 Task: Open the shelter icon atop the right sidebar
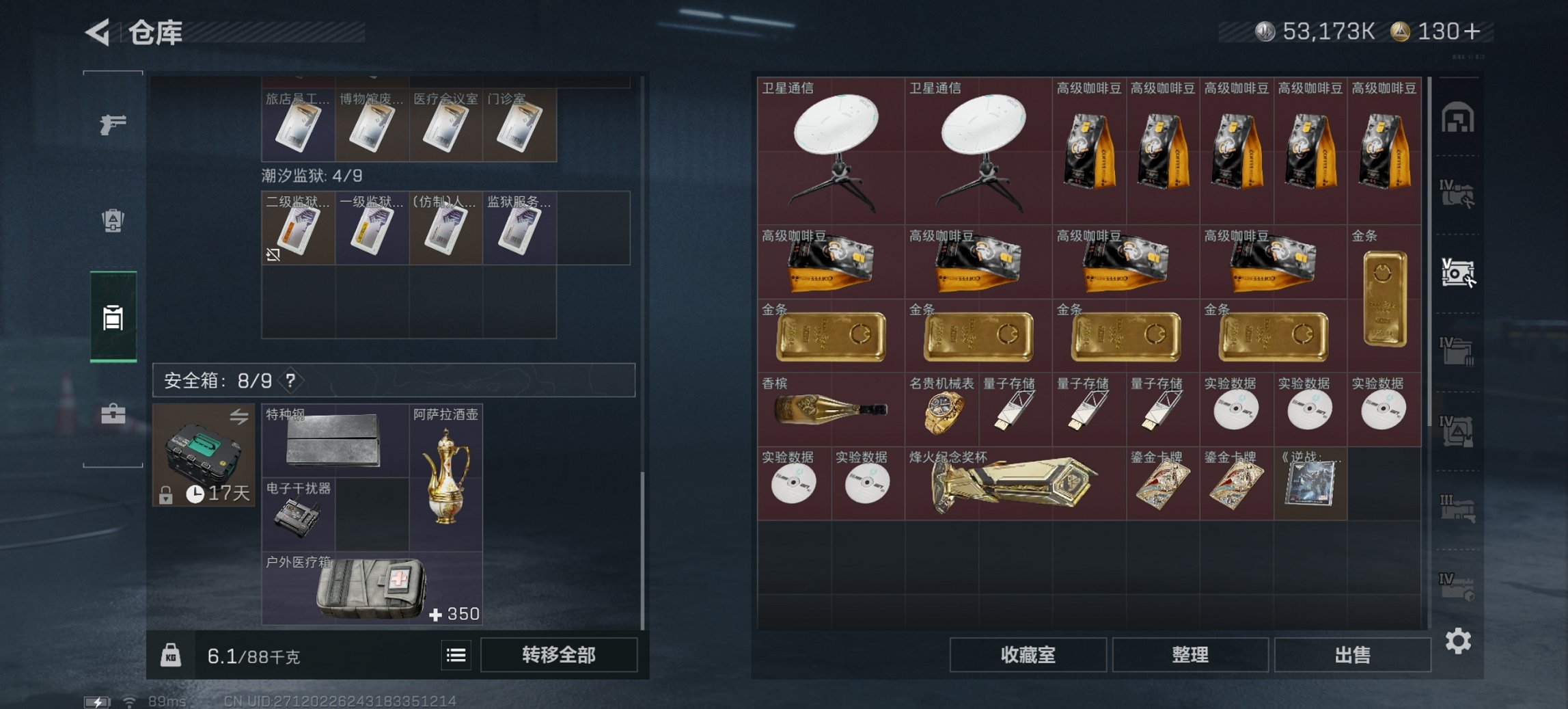[x=1459, y=117]
